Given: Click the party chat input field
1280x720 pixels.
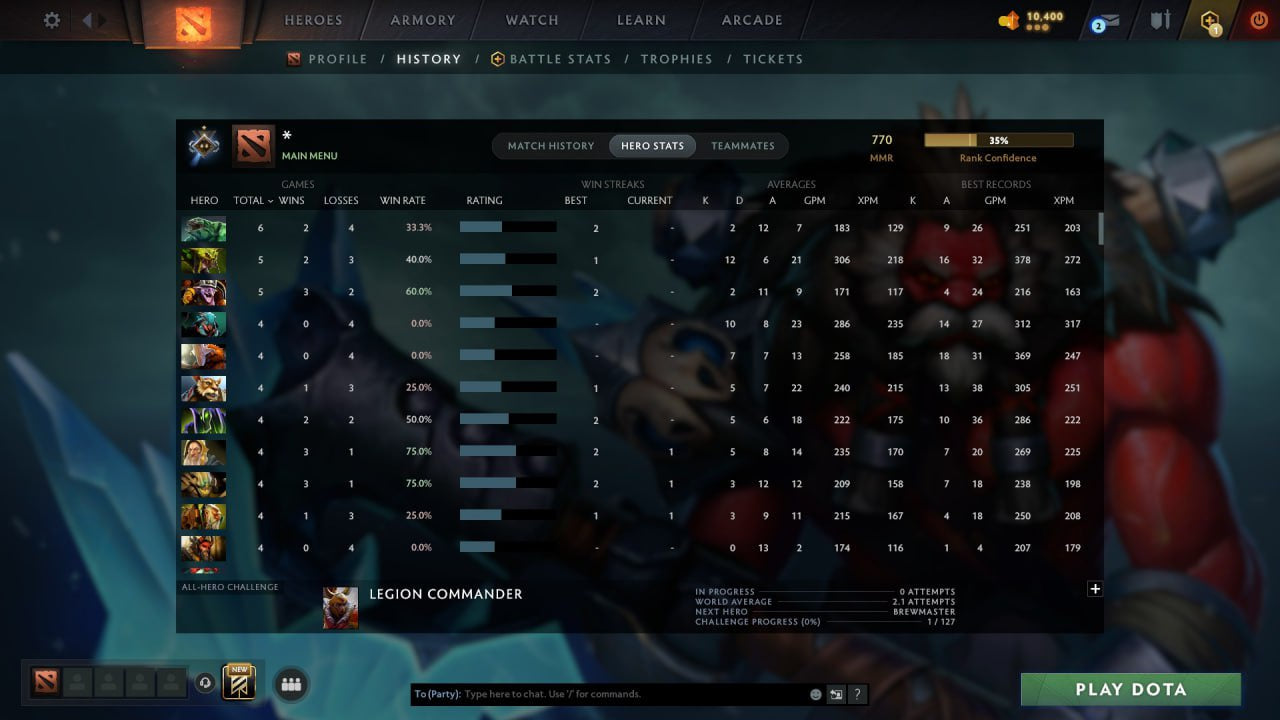Looking at the screenshot, I should (600, 693).
